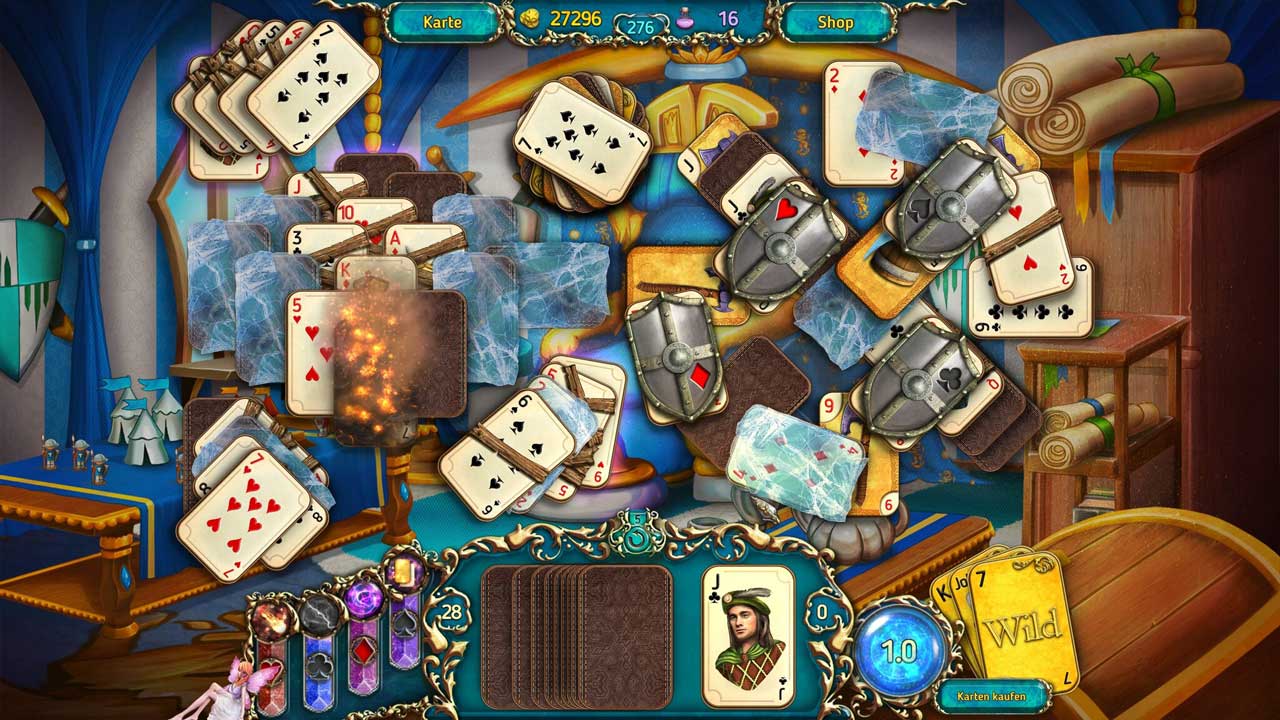Select the top-center 7 of spades card
This screenshot has height=720, width=1280.
click(x=579, y=142)
